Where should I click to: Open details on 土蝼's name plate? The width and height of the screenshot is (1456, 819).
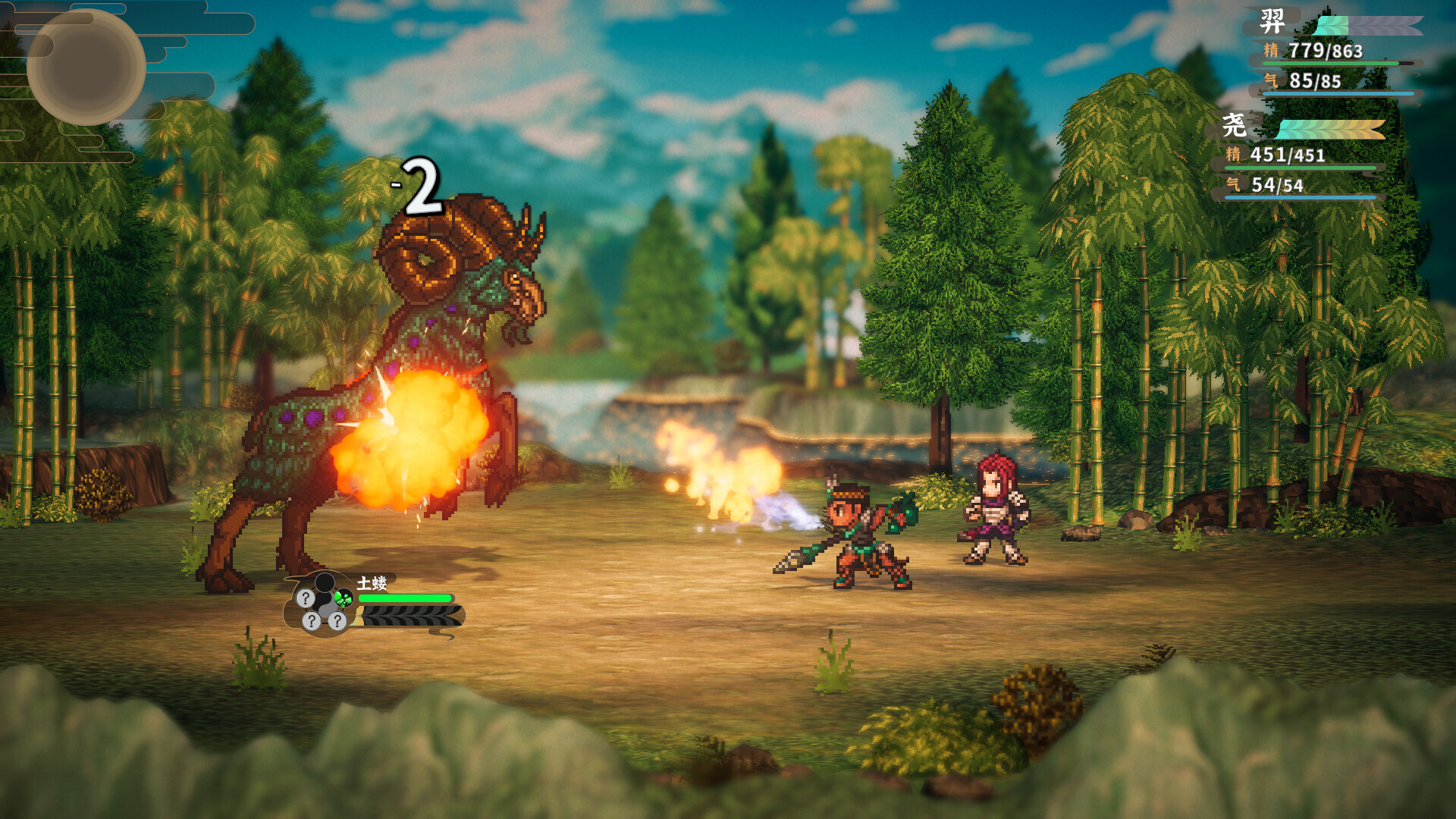click(372, 582)
